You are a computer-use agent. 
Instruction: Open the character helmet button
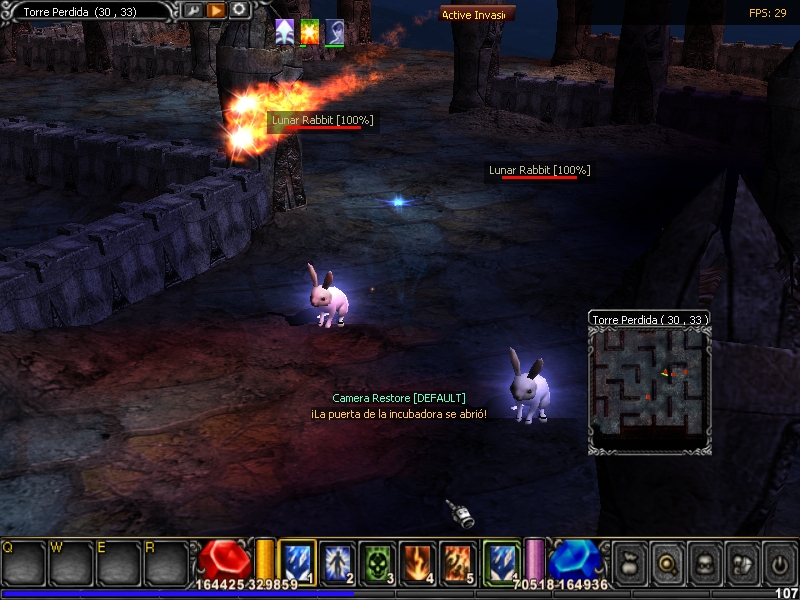pos(704,563)
